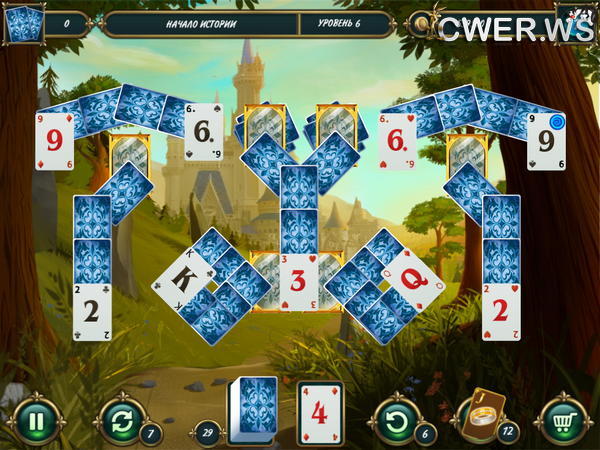Select the red 3 of hearts card
The height and width of the screenshot is (450, 600).
pos(298,282)
